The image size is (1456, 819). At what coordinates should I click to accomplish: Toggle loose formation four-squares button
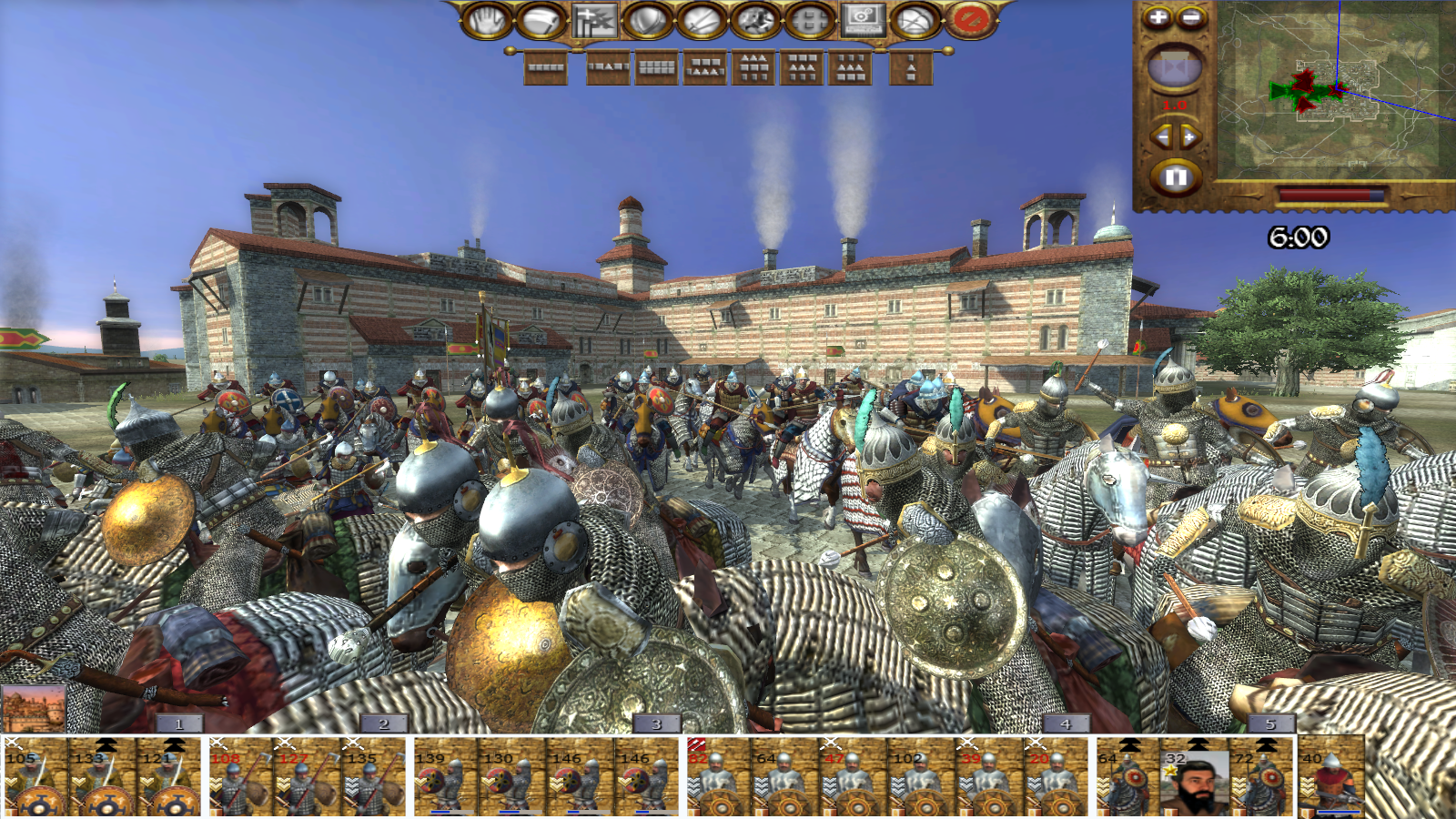(x=809, y=19)
